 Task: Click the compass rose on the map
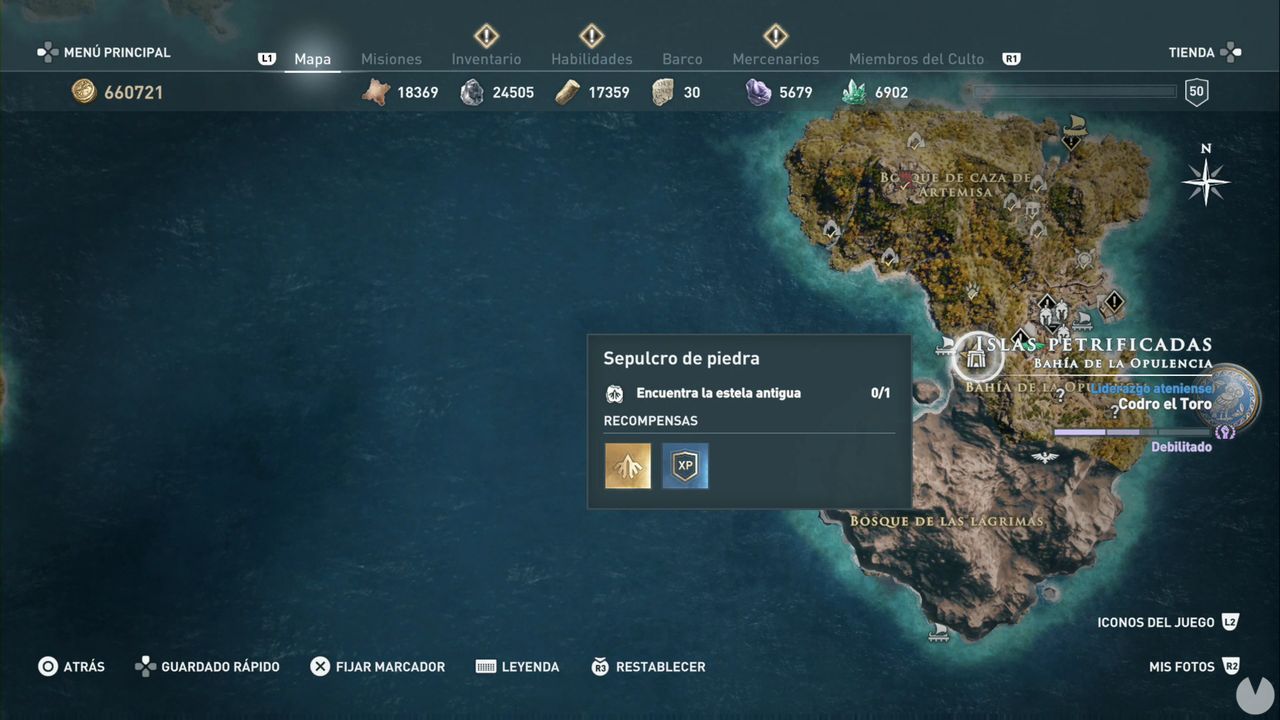pos(1206,182)
